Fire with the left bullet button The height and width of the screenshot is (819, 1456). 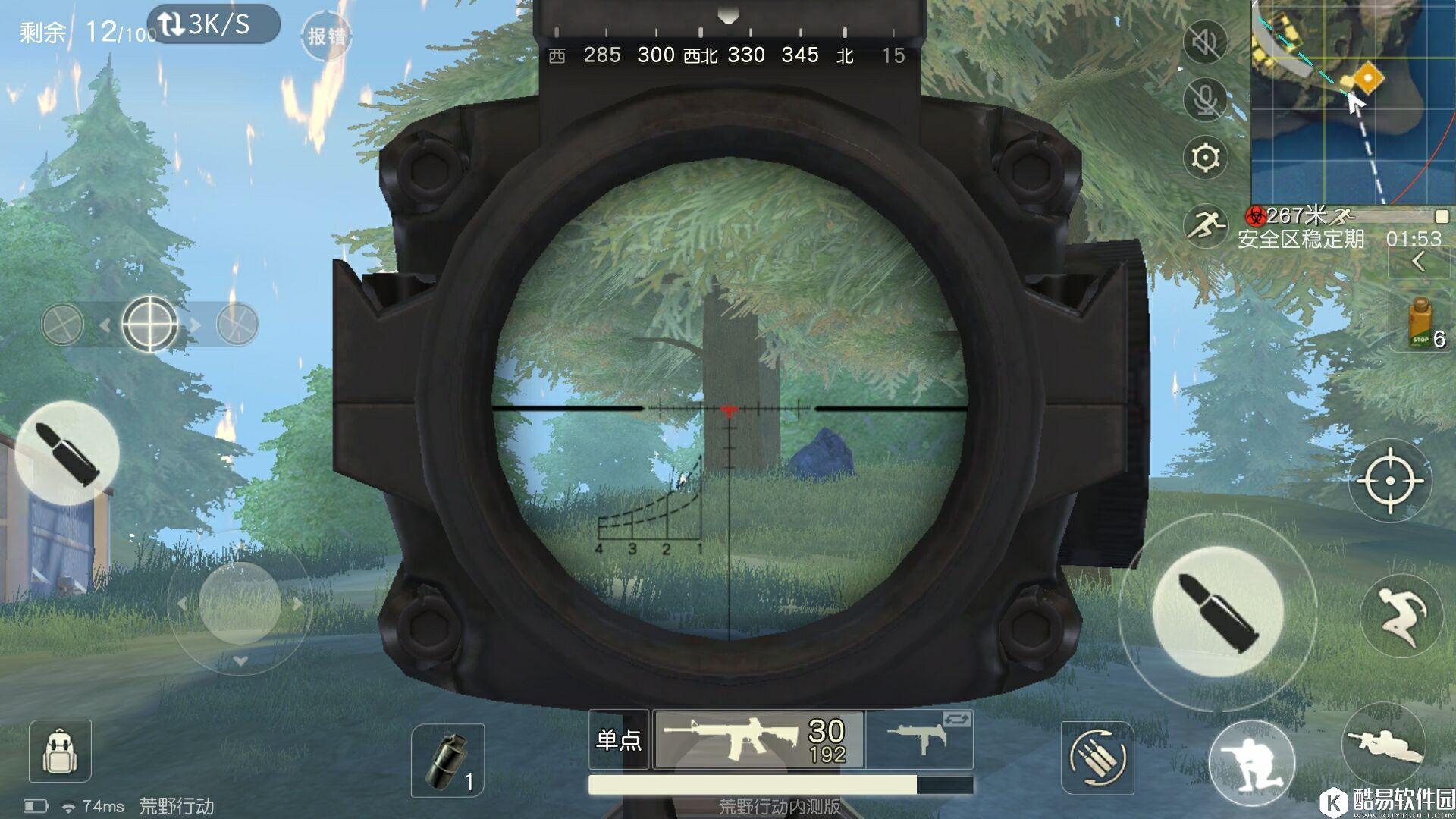tap(67, 453)
